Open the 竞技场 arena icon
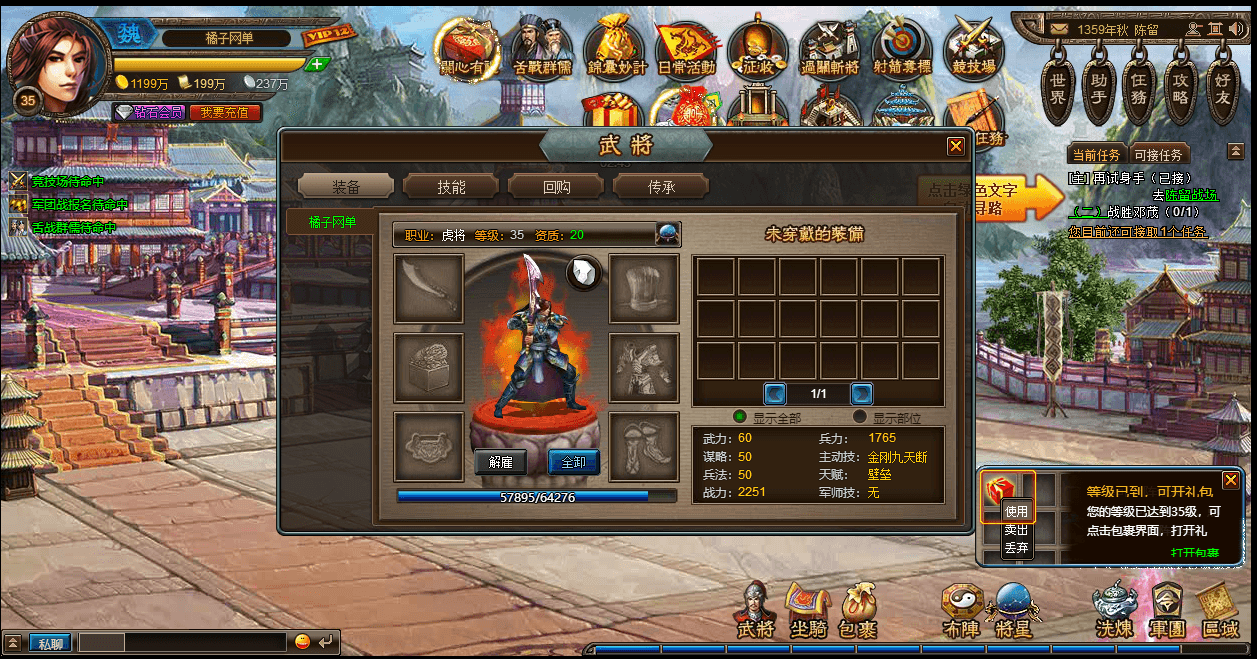Image resolution: width=1257 pixels, height=659 pixels. click(x=973, y=50)
